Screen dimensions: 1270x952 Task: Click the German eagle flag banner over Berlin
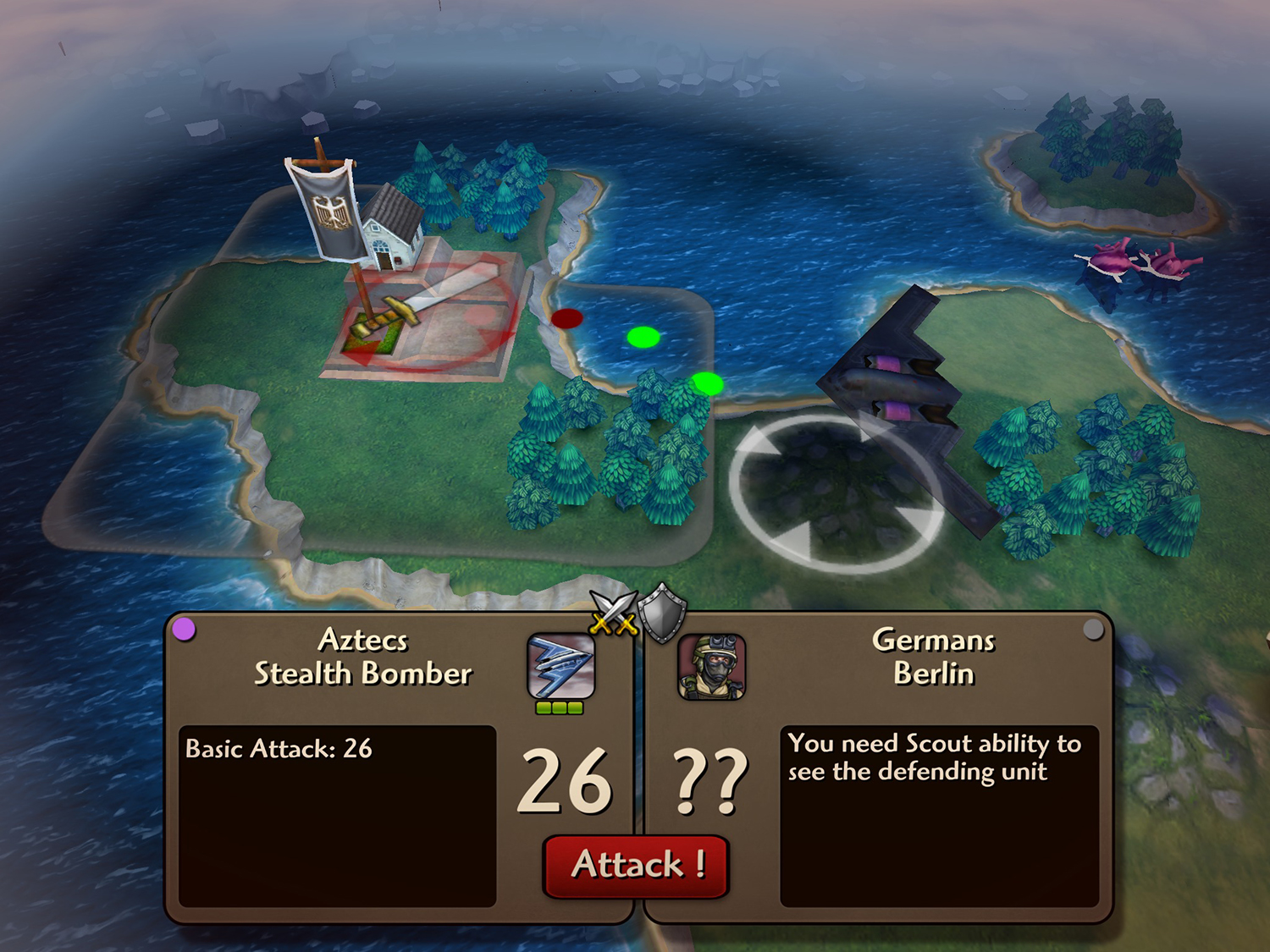pyautogui.click(x=330, y=212)
